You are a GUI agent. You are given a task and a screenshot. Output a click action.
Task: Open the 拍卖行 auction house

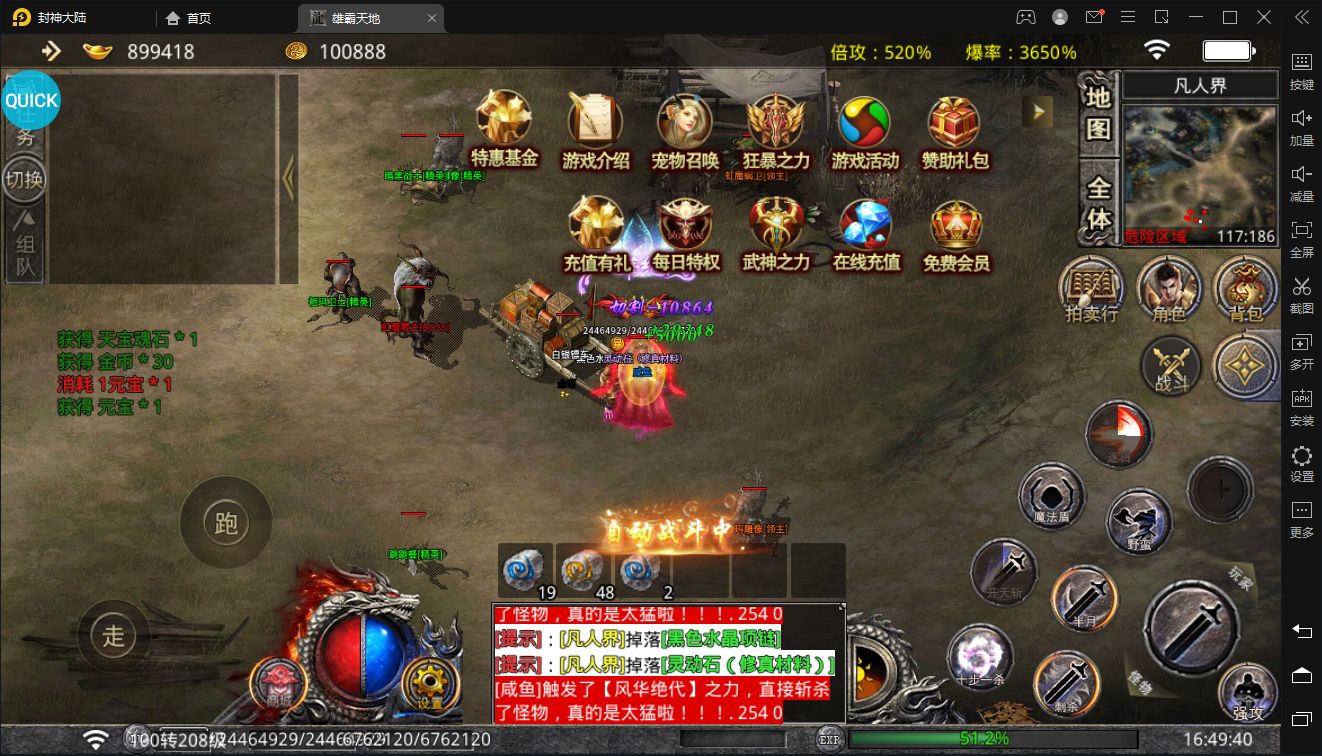click(x=1091, y=288)
